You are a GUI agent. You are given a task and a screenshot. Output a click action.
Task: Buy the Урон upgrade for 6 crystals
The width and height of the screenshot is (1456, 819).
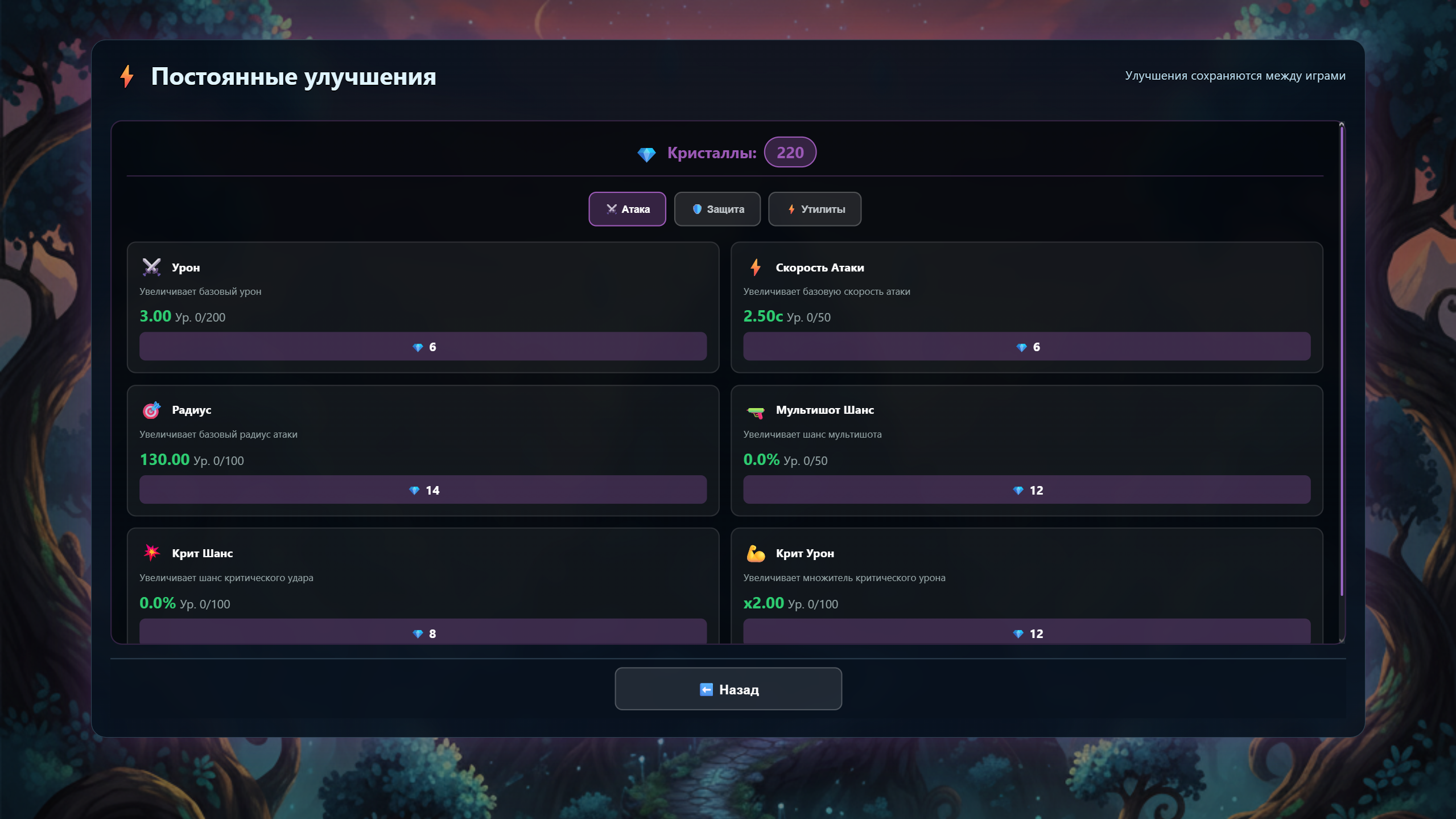coord(423,346)
